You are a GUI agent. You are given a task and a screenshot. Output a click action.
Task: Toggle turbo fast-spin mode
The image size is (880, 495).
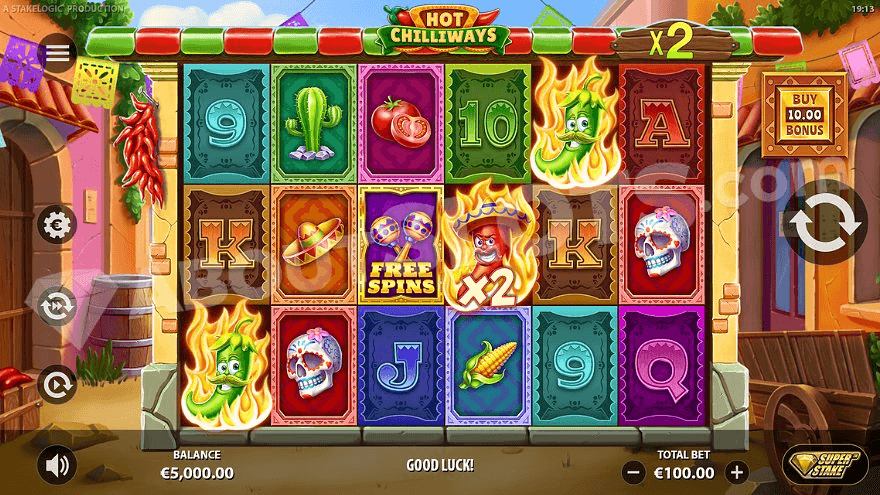click(57, 305)
